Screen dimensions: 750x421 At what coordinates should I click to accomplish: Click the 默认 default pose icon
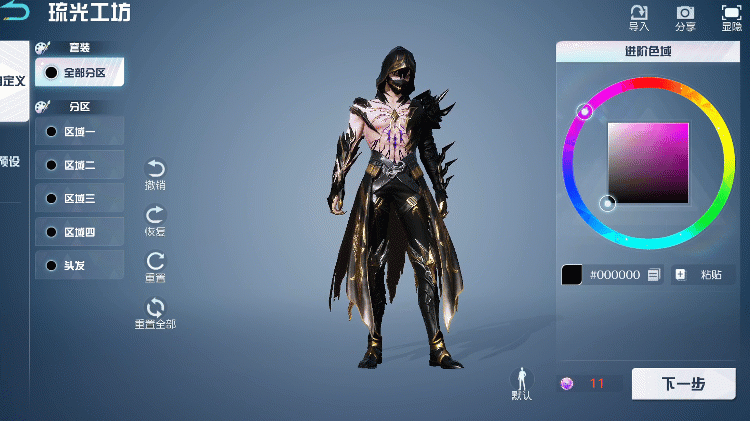522,384
